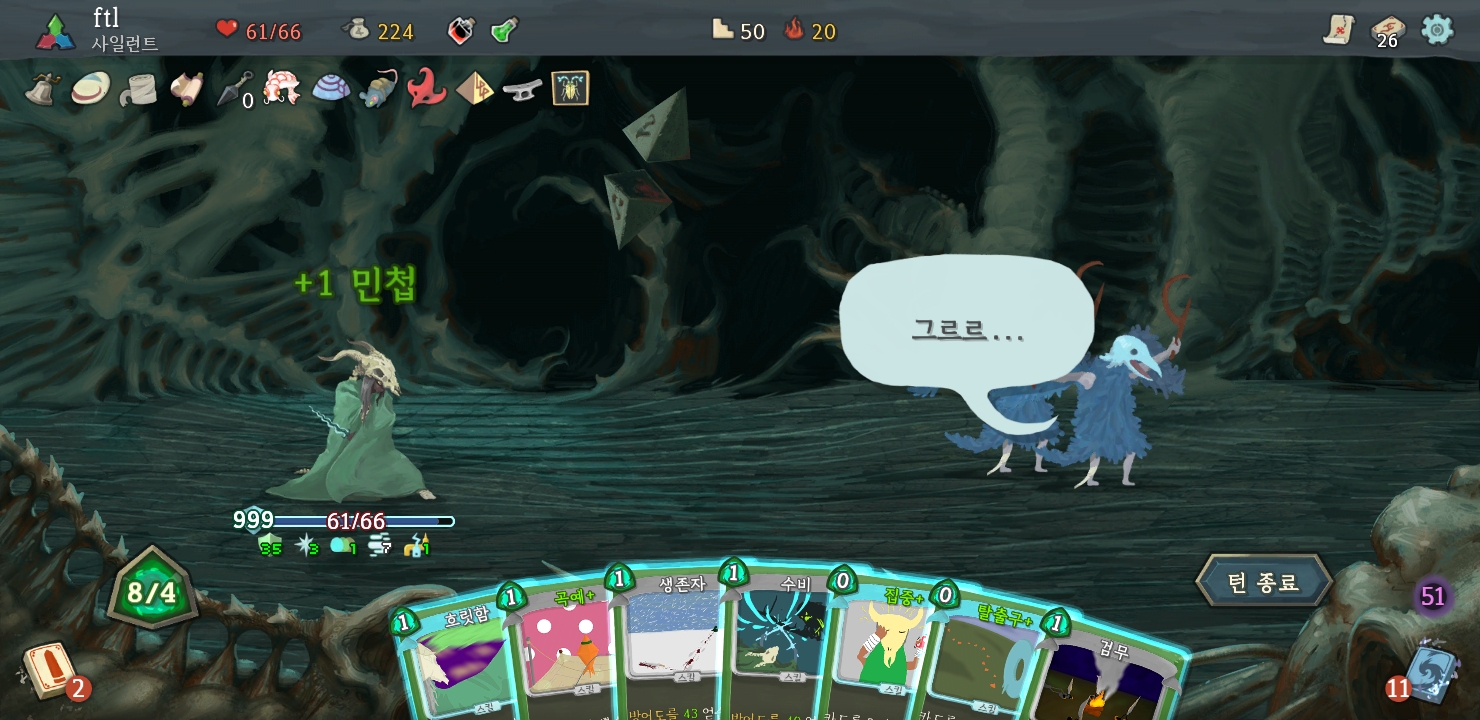1480x720 pixels.
Task: Use the green potion
Action: pos(505,30)
